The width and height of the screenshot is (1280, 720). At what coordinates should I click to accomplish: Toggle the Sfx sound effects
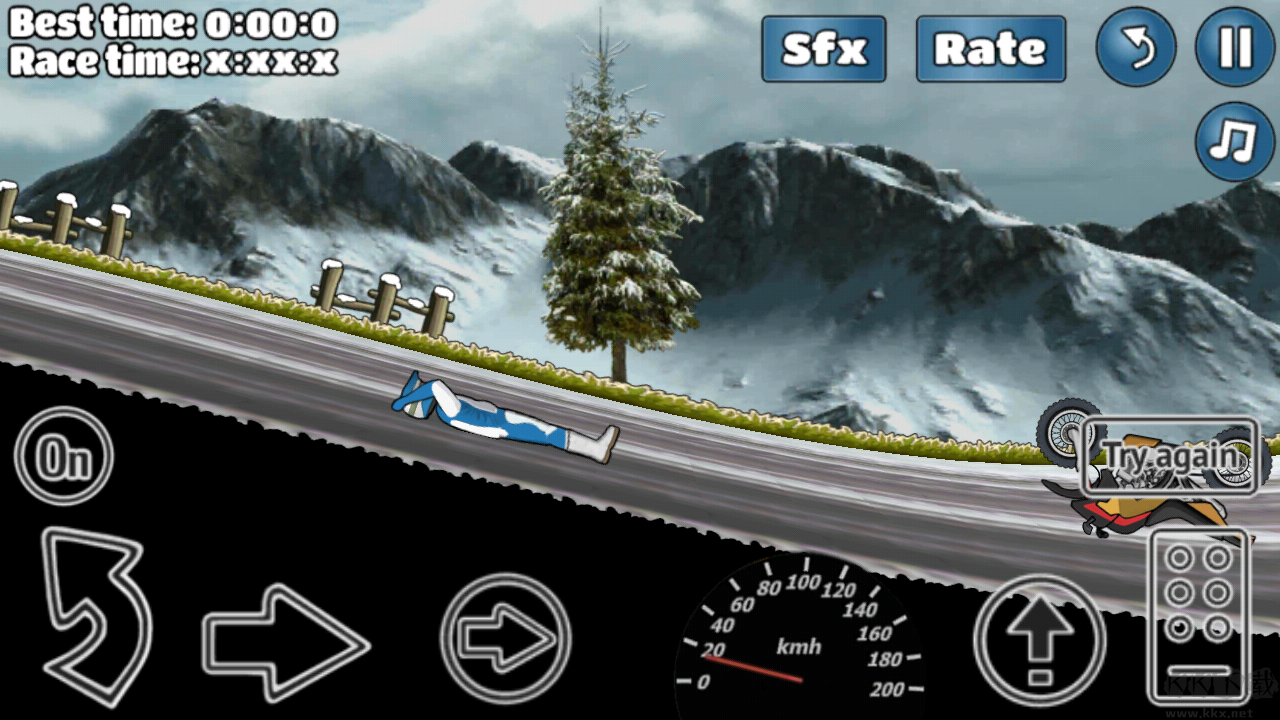click(x=823, y=50)
